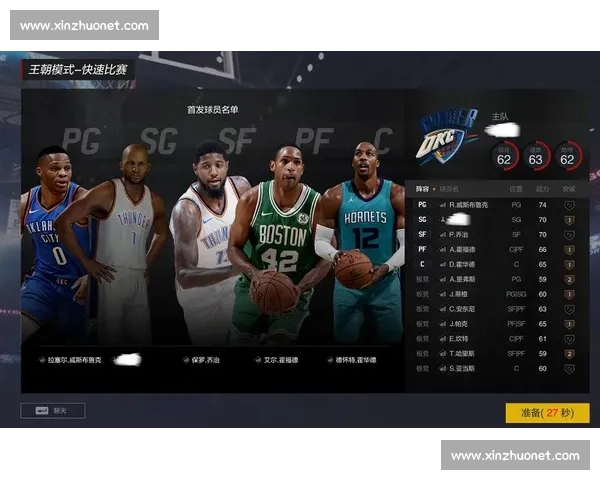Select the Hornets 12 Howard player card

(x=360, y=240)
